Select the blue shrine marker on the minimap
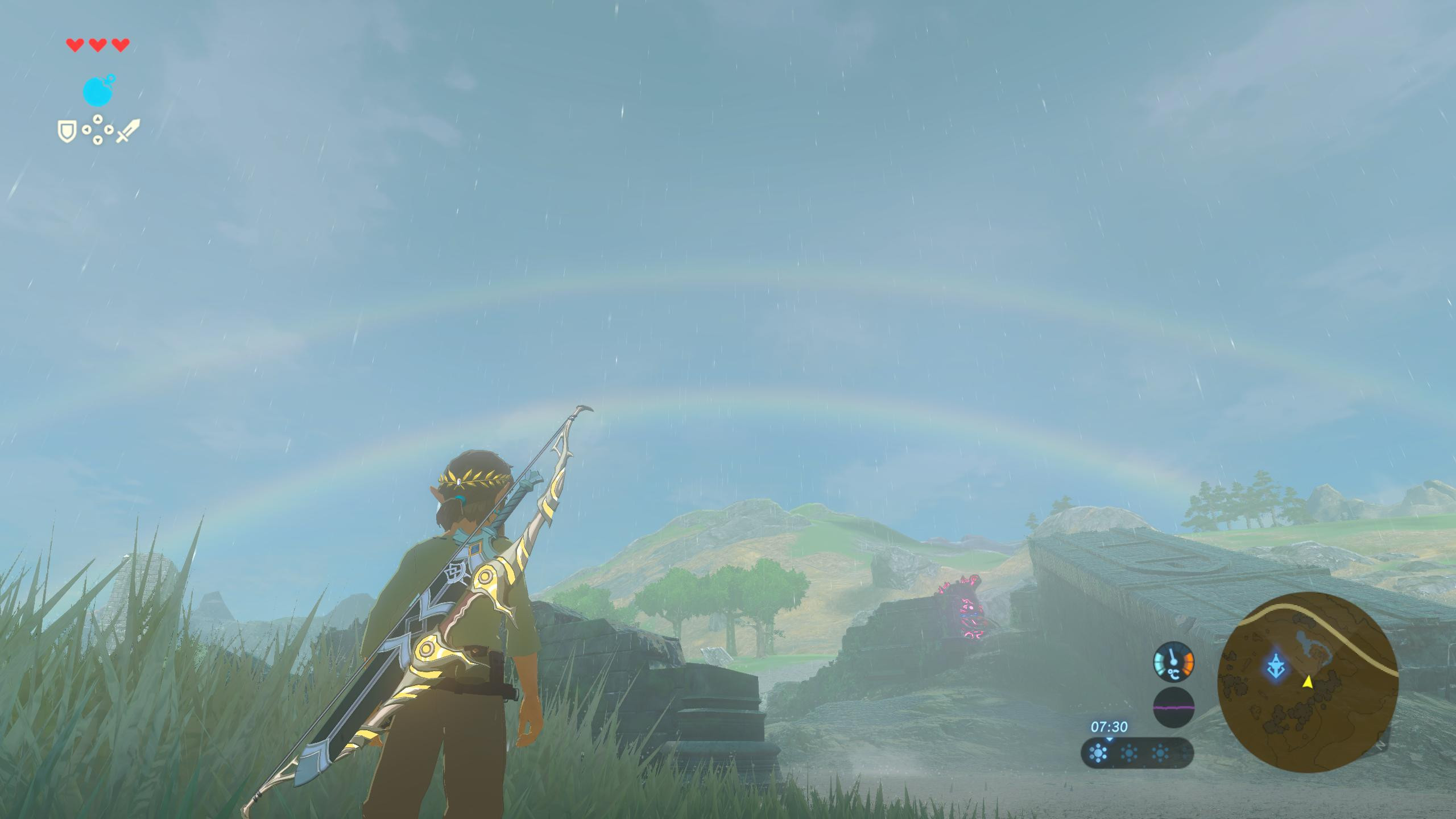This screenshot has height=819, width=1456. pos(1276,665)
